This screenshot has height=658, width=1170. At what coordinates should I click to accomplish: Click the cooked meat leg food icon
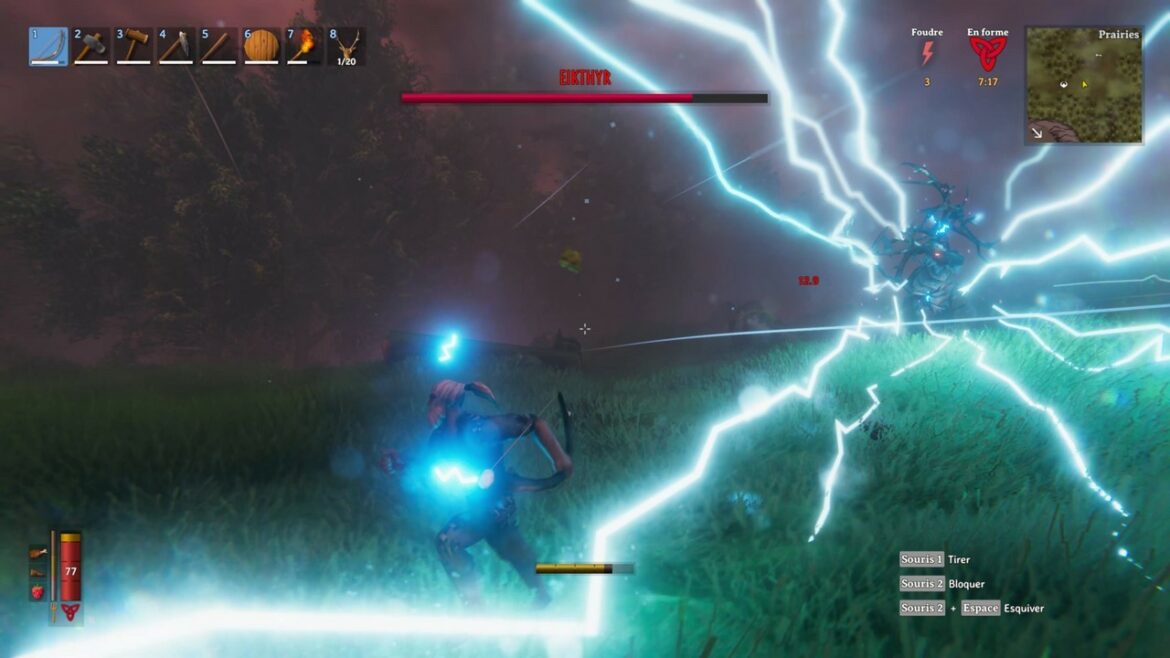[38, 552]
